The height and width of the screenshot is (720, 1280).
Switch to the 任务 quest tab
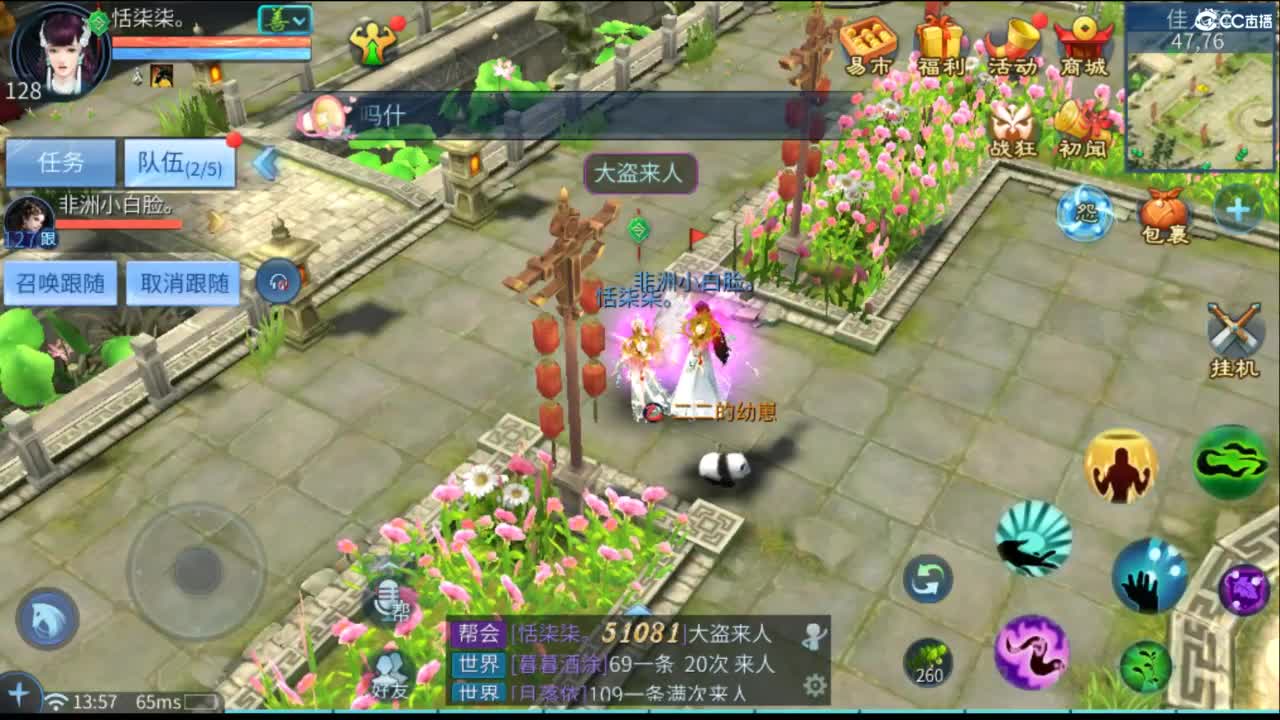[60, 160]
